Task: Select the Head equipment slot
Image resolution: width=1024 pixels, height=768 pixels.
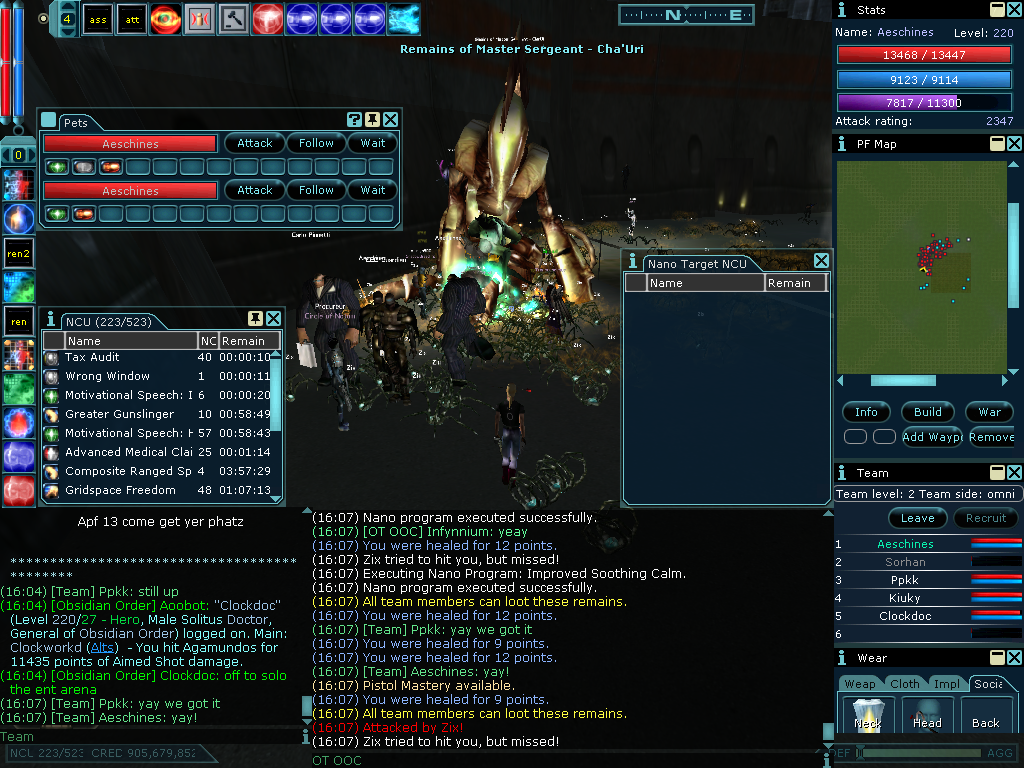Action: (927, 717)
